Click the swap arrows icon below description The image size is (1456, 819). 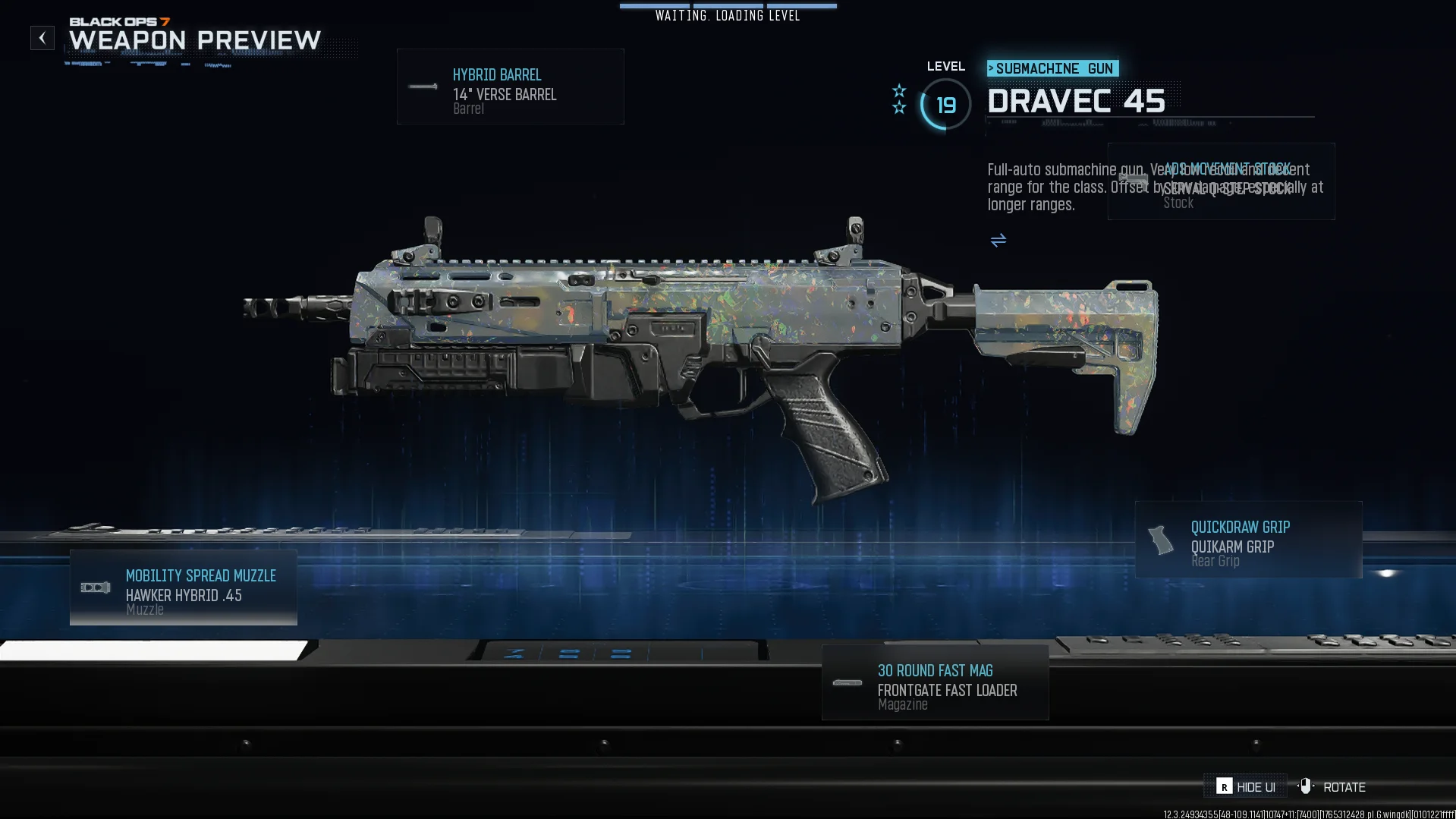coord(998,241)
